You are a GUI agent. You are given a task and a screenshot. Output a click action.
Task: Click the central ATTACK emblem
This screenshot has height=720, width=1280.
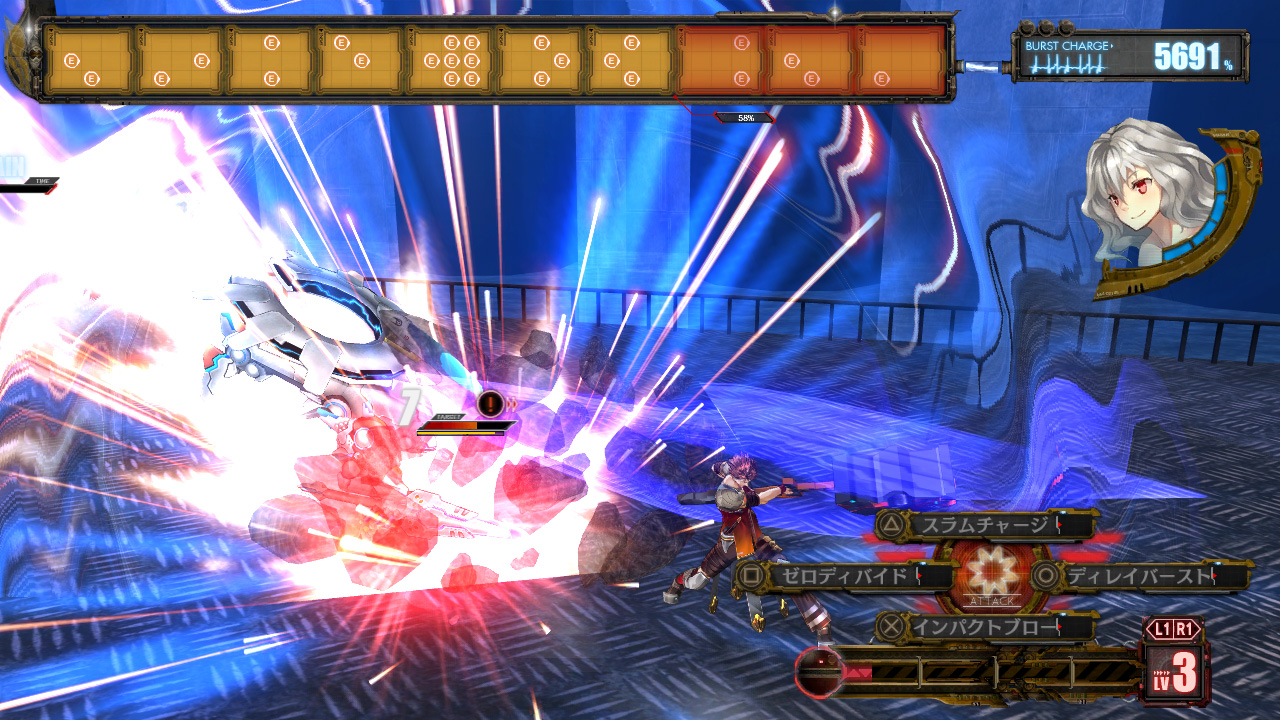tap(991, 578)
